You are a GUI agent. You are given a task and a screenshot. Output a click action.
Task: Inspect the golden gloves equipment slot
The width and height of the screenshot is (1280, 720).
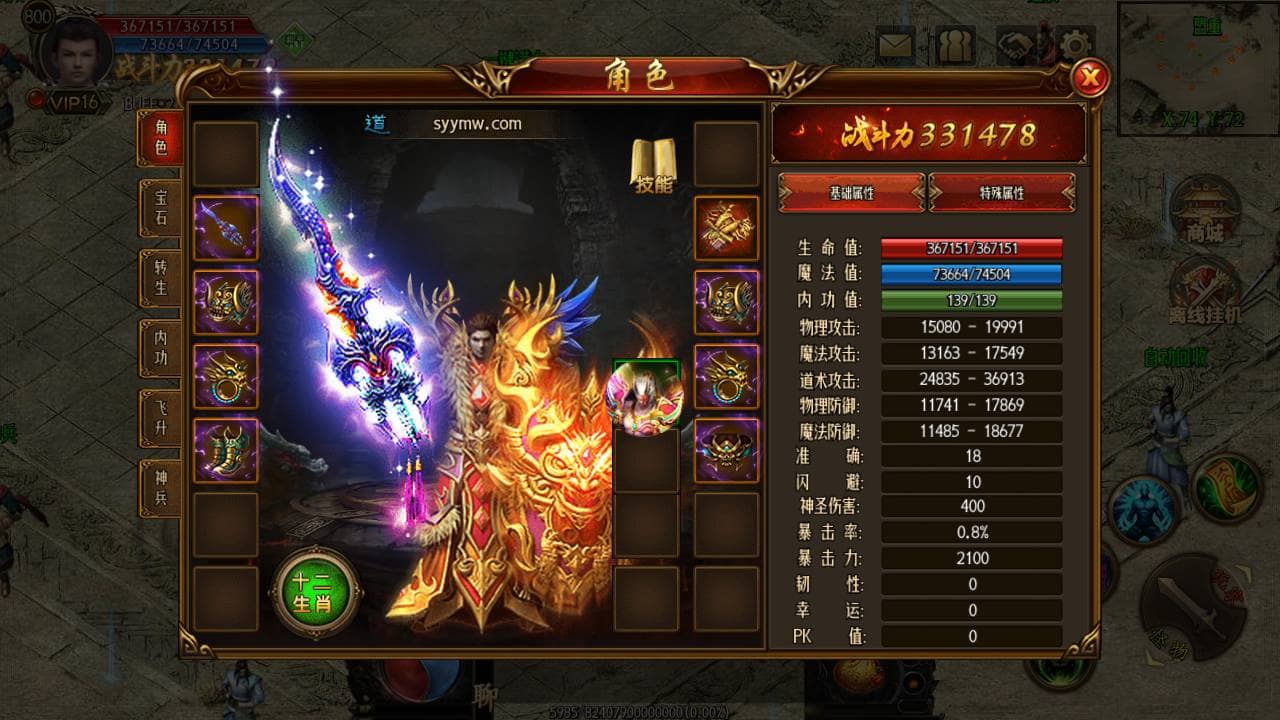coord(726,228)
